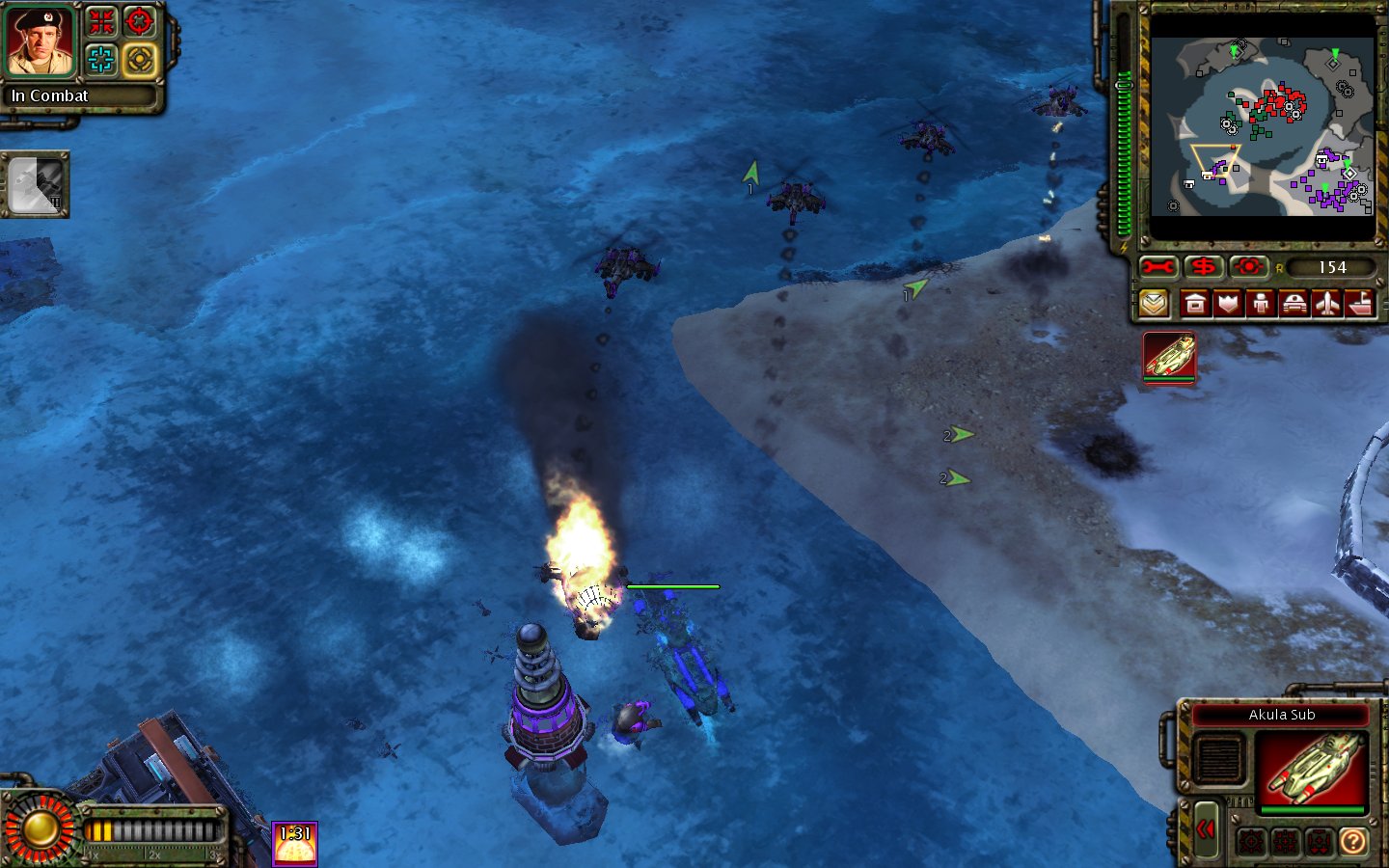1389x868 pixels.
Task: Switch to the naval ship production tab
Action: pos(1360,305)
